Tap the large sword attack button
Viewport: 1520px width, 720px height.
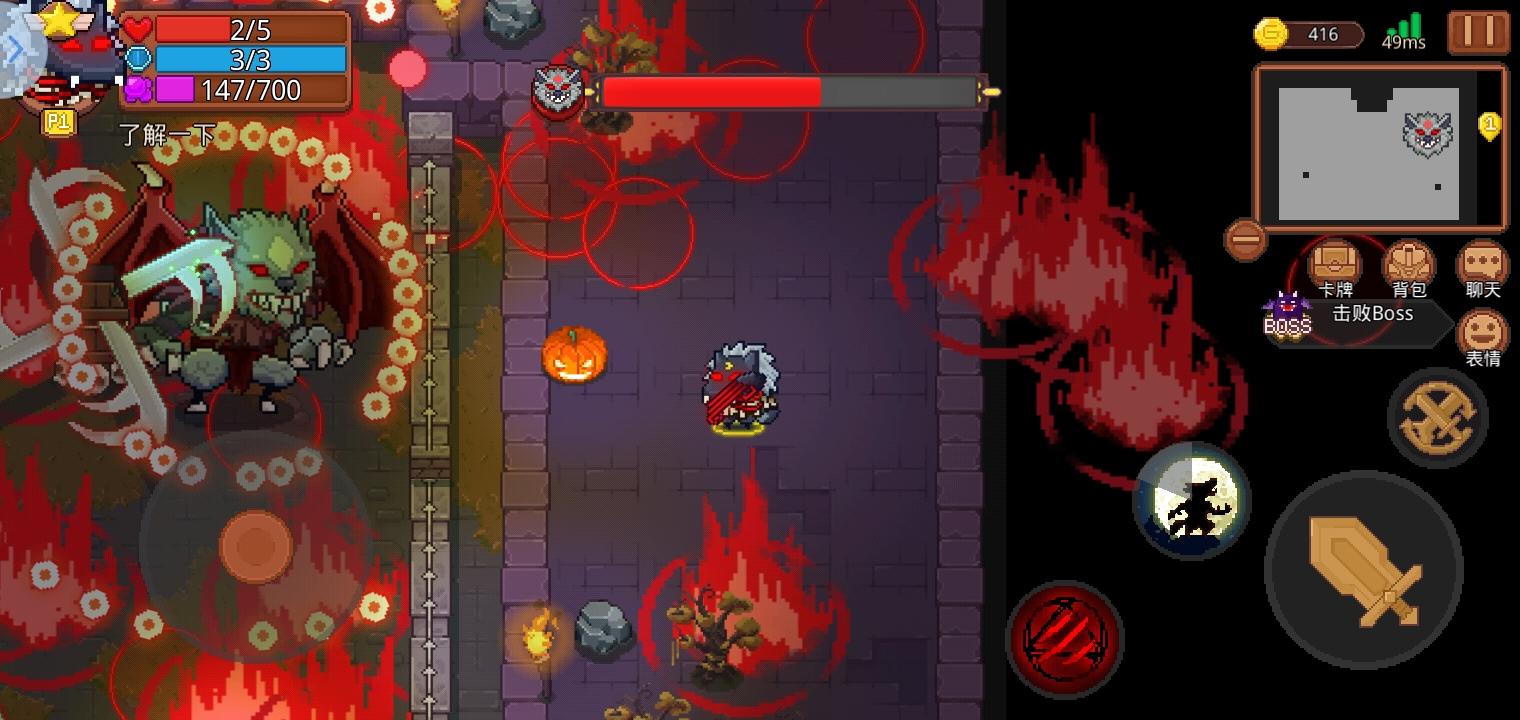1362,570
